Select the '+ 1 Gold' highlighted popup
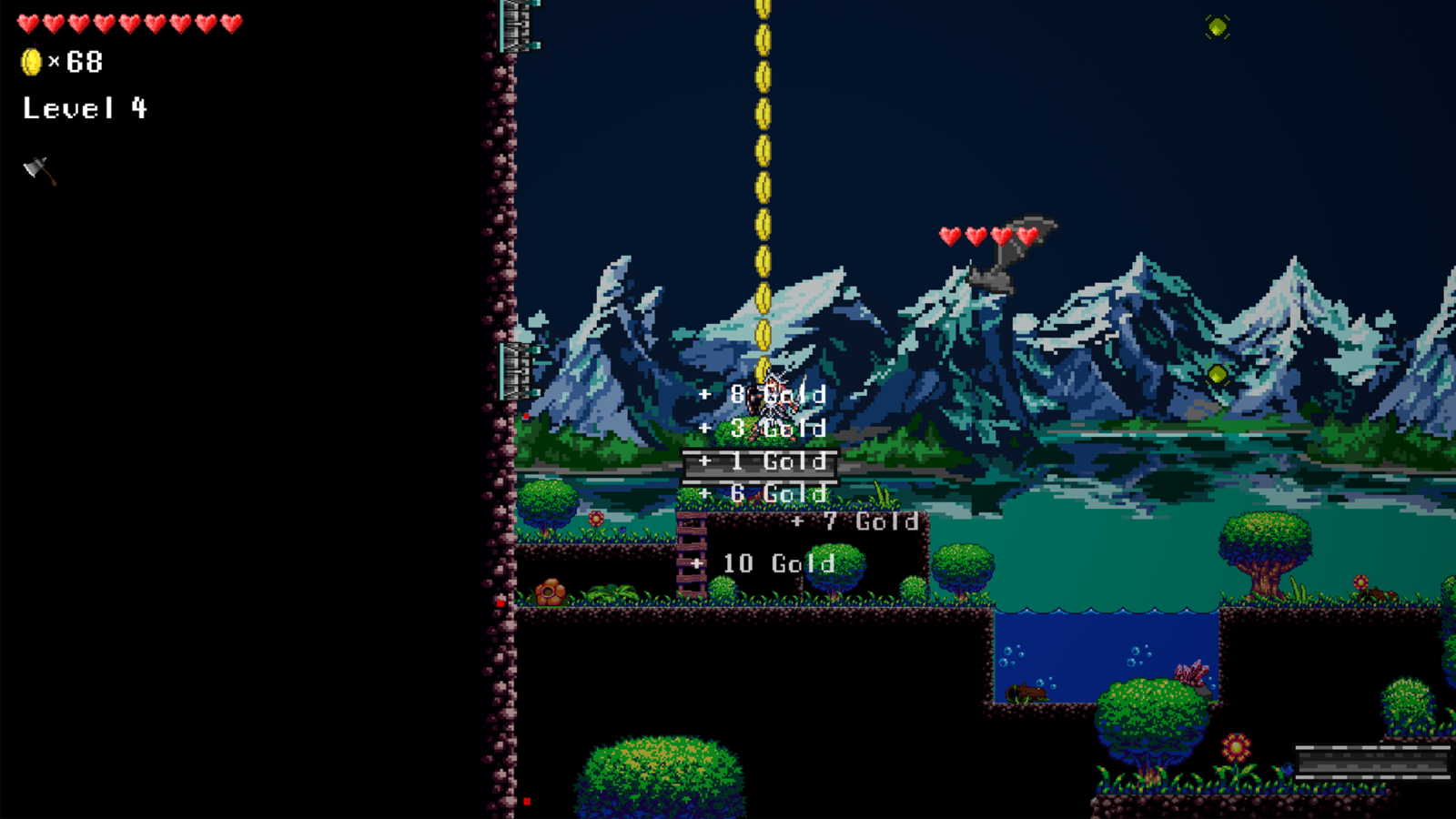1456x819 pixels. (x=761, y=462)
